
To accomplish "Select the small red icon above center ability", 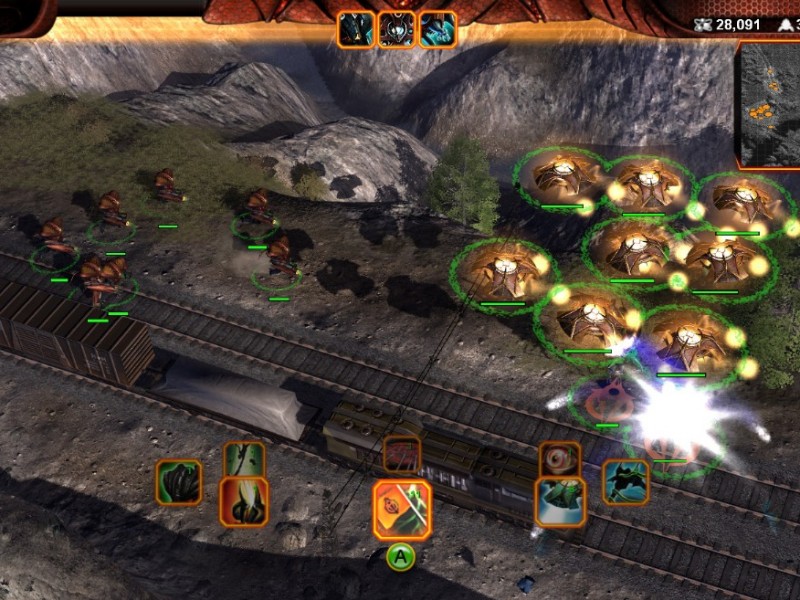I will coord(402,455).
